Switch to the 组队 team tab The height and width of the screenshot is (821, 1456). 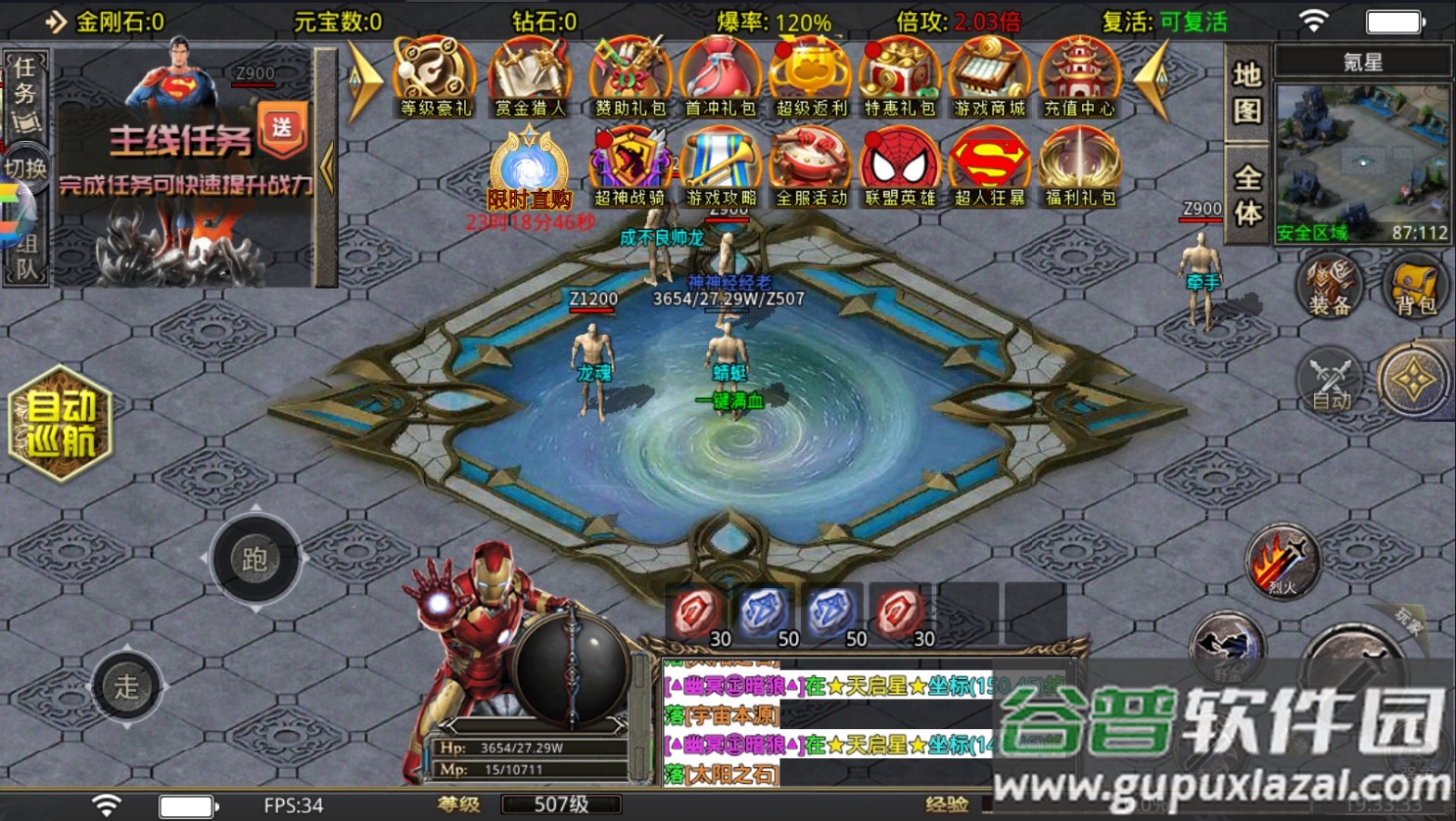[25, 258]
